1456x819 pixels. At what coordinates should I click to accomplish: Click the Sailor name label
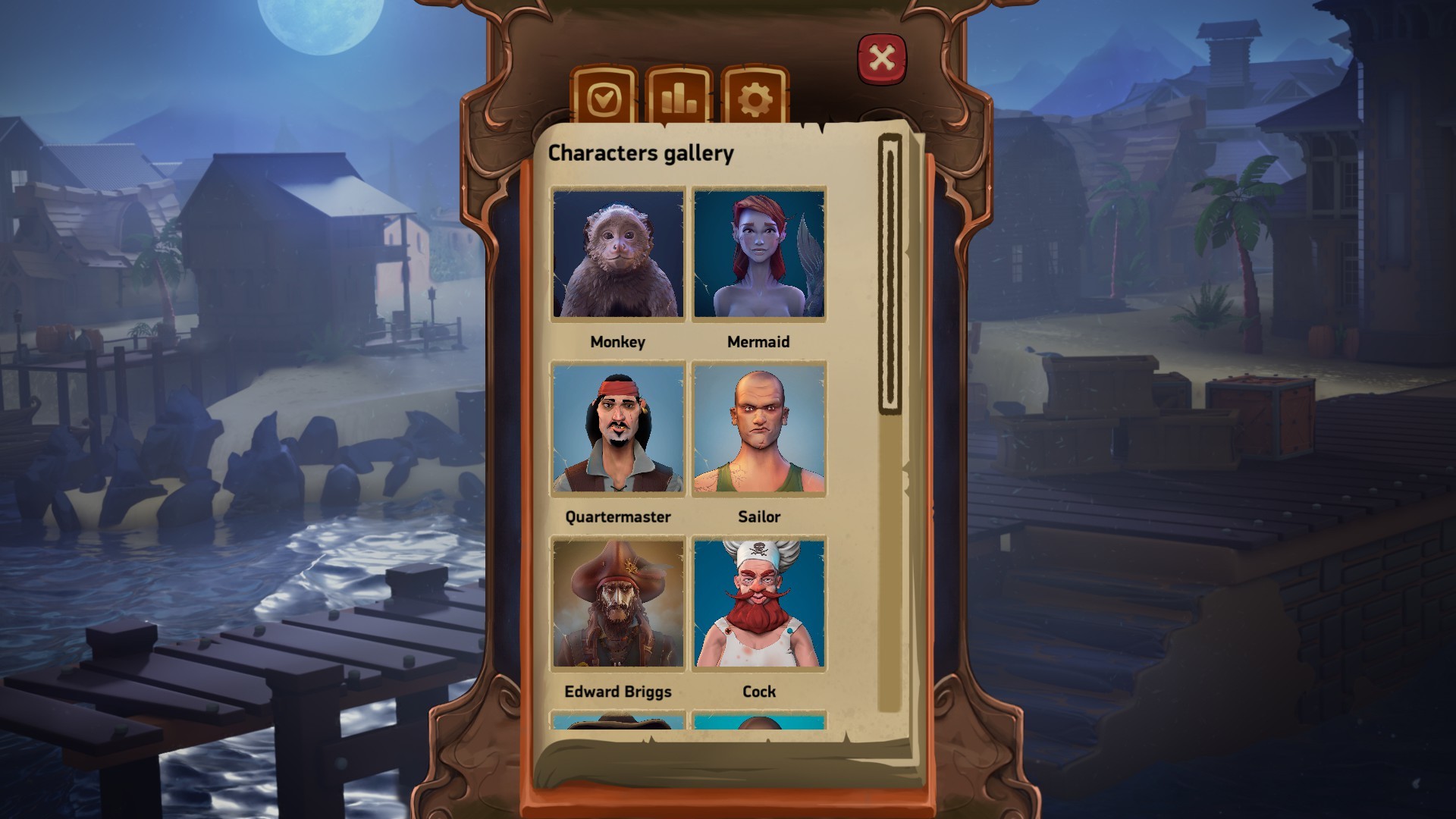click(759, 516)
